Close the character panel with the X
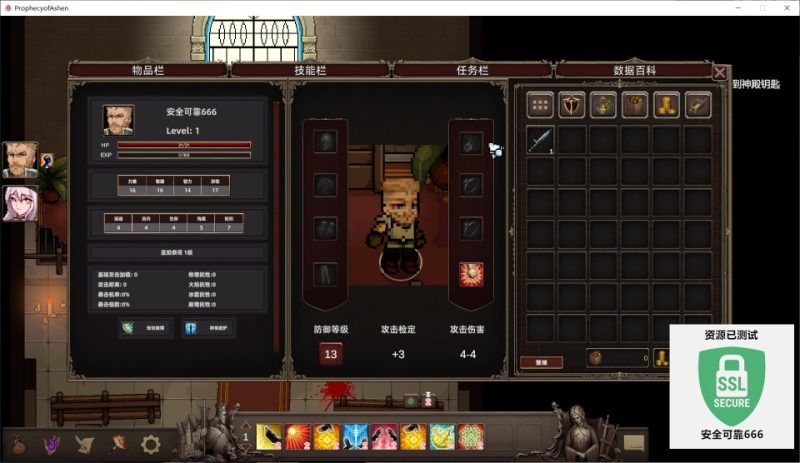This screenshot has height=463, width=800. click(720, 72)
